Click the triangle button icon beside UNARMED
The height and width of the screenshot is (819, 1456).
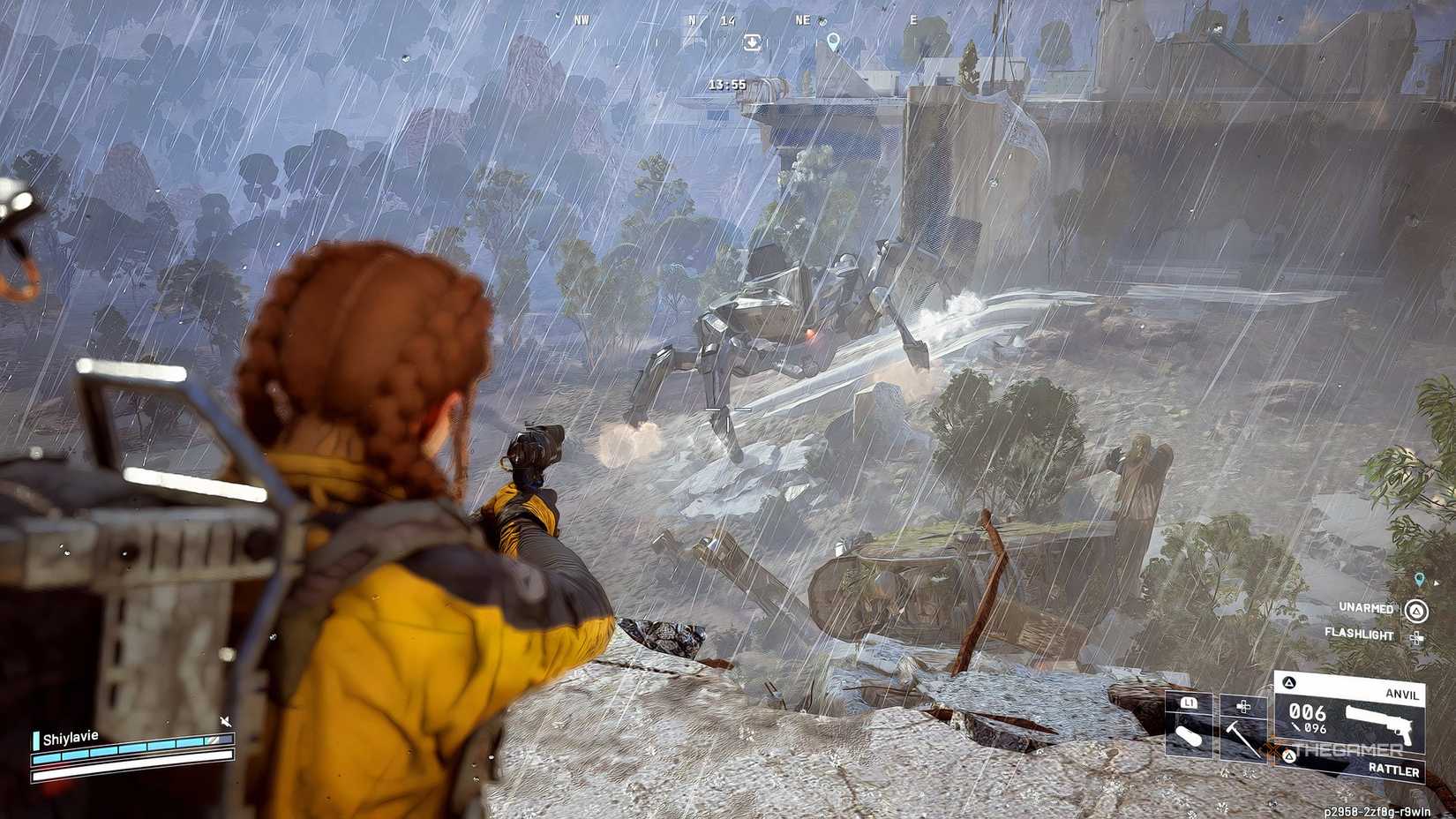[x=1415, y=612]
